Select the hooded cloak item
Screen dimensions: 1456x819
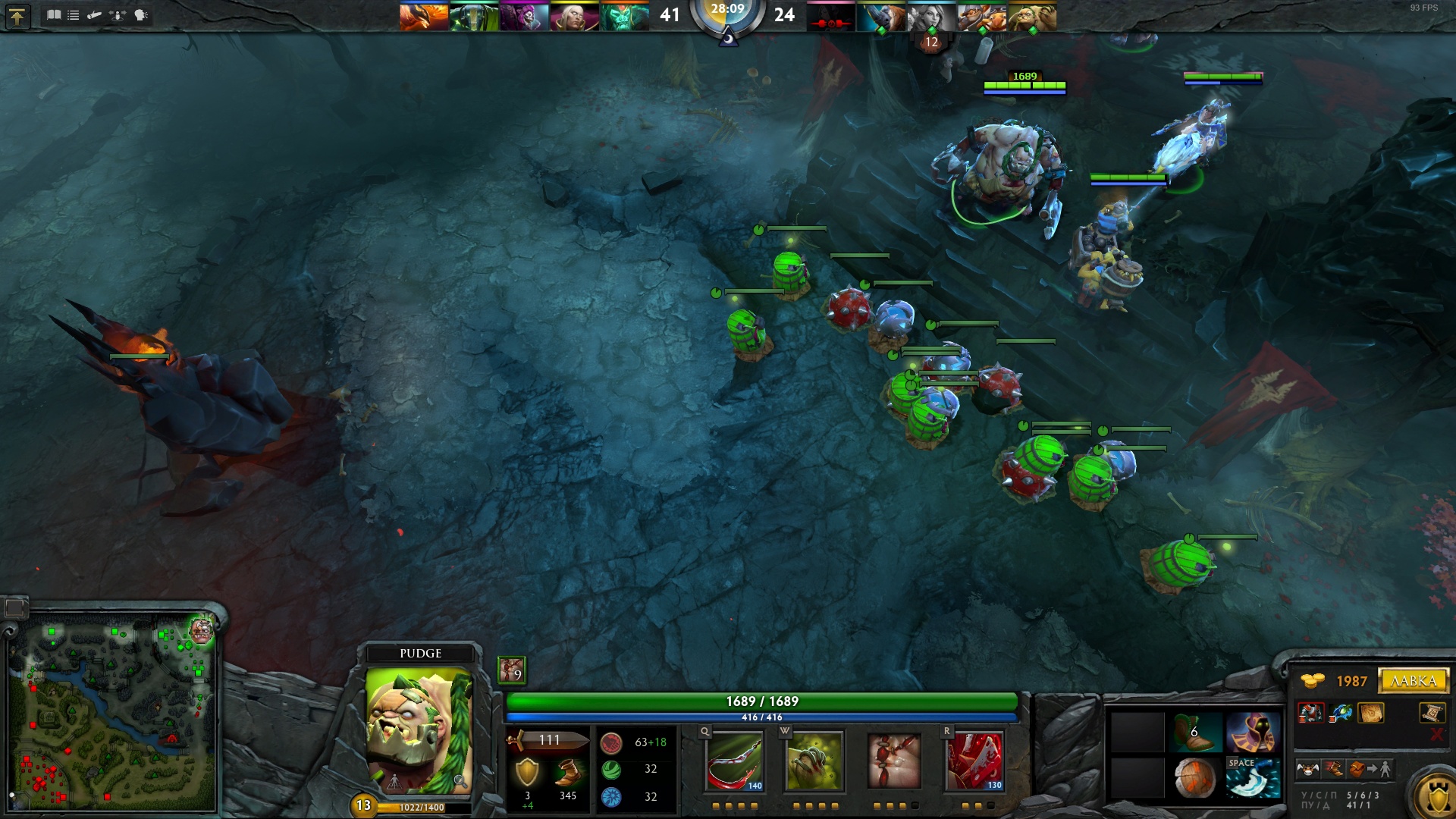click(1253, 732)
